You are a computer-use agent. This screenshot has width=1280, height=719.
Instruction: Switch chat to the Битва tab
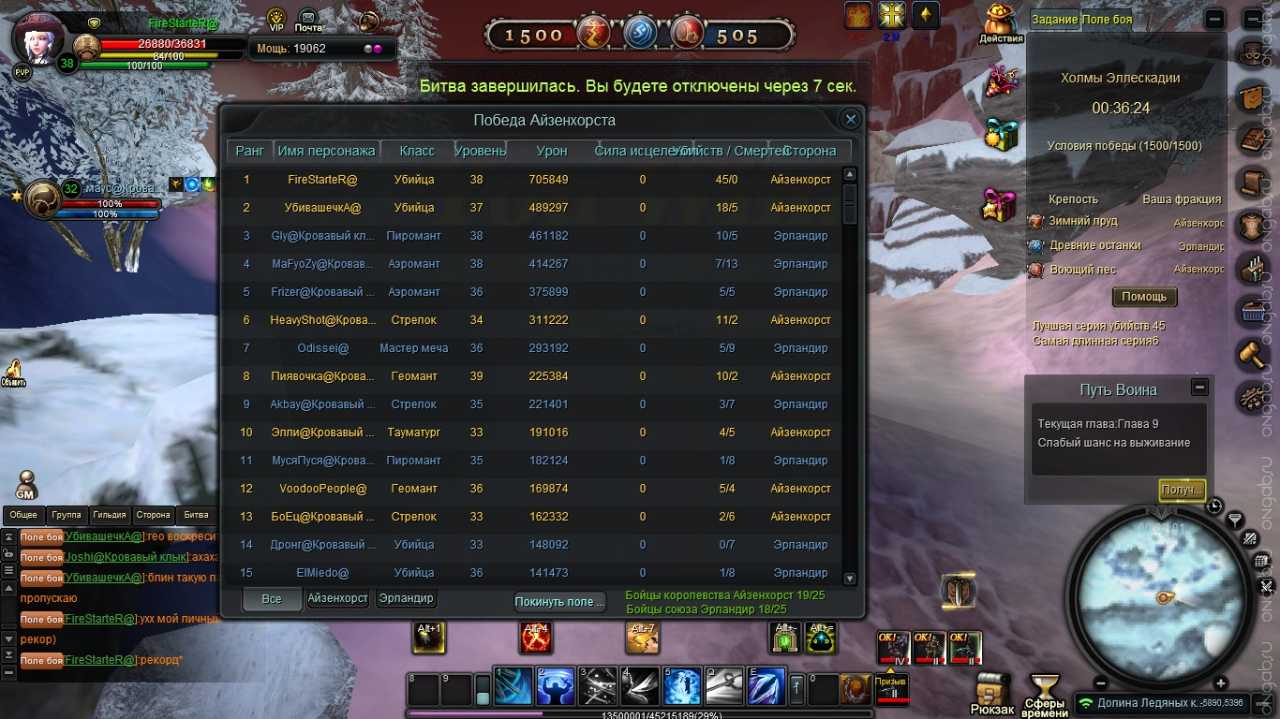(196, 515)
